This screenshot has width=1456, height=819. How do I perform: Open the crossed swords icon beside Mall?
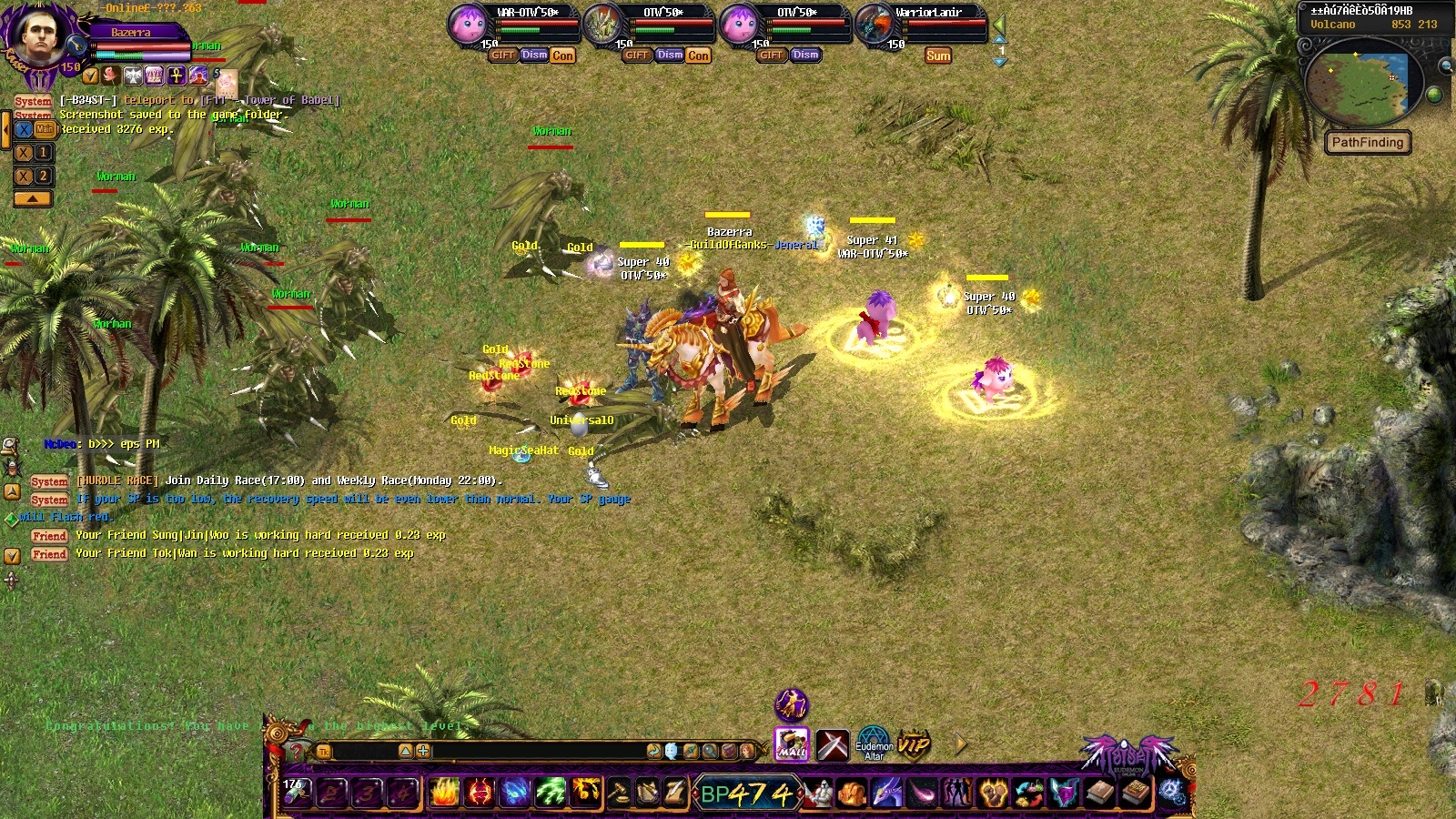click(x=832, y=744)
